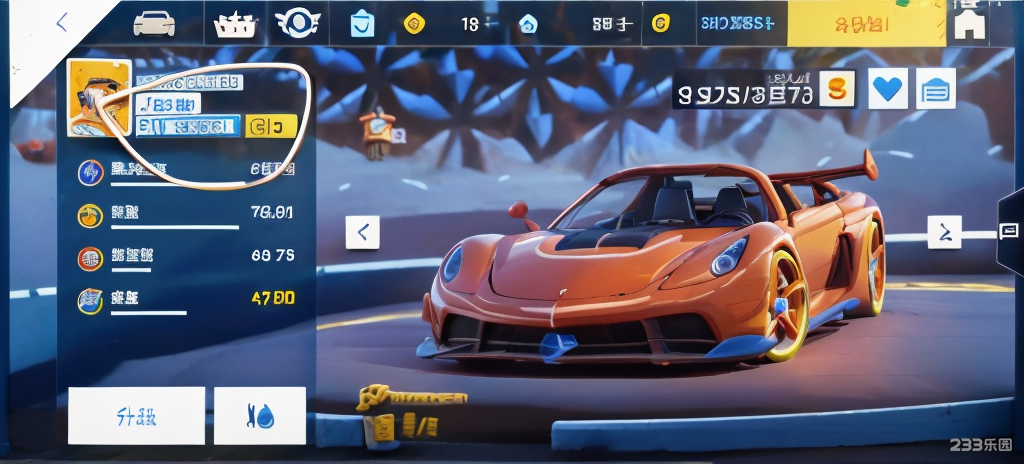Open the blue list button near heart

click(x=936, y=90)
